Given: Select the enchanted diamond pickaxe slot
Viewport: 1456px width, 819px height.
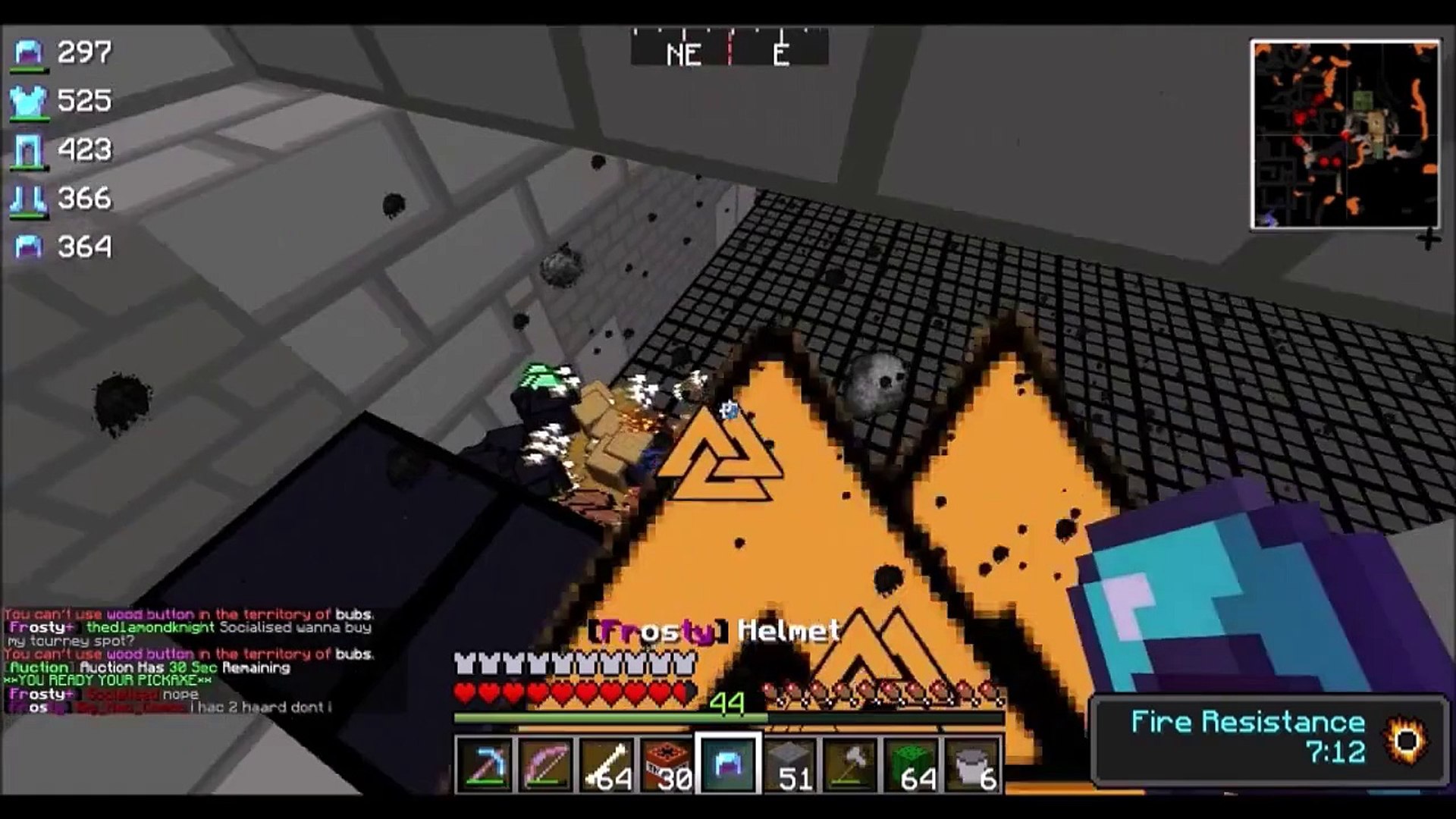Looking at the screenshot, I should 485,764.
